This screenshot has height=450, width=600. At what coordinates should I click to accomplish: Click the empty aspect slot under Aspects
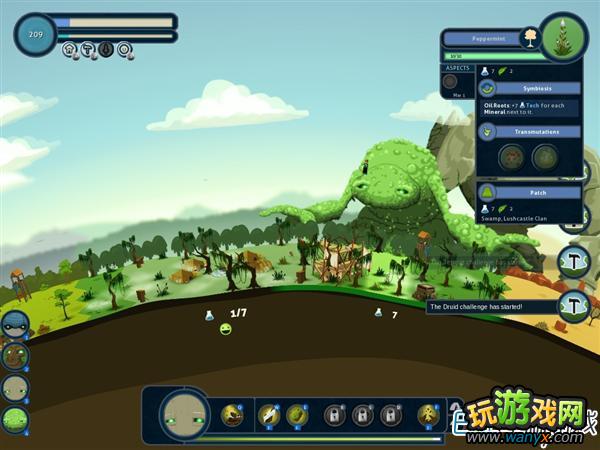tap(450, 82)
